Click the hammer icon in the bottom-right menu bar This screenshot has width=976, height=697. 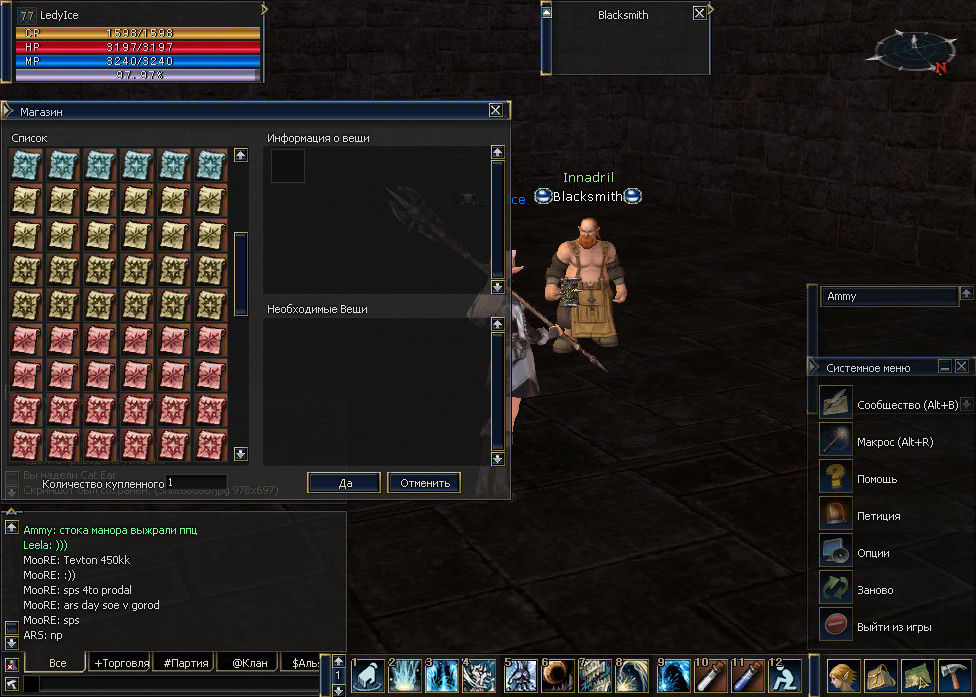click(953, 675)
